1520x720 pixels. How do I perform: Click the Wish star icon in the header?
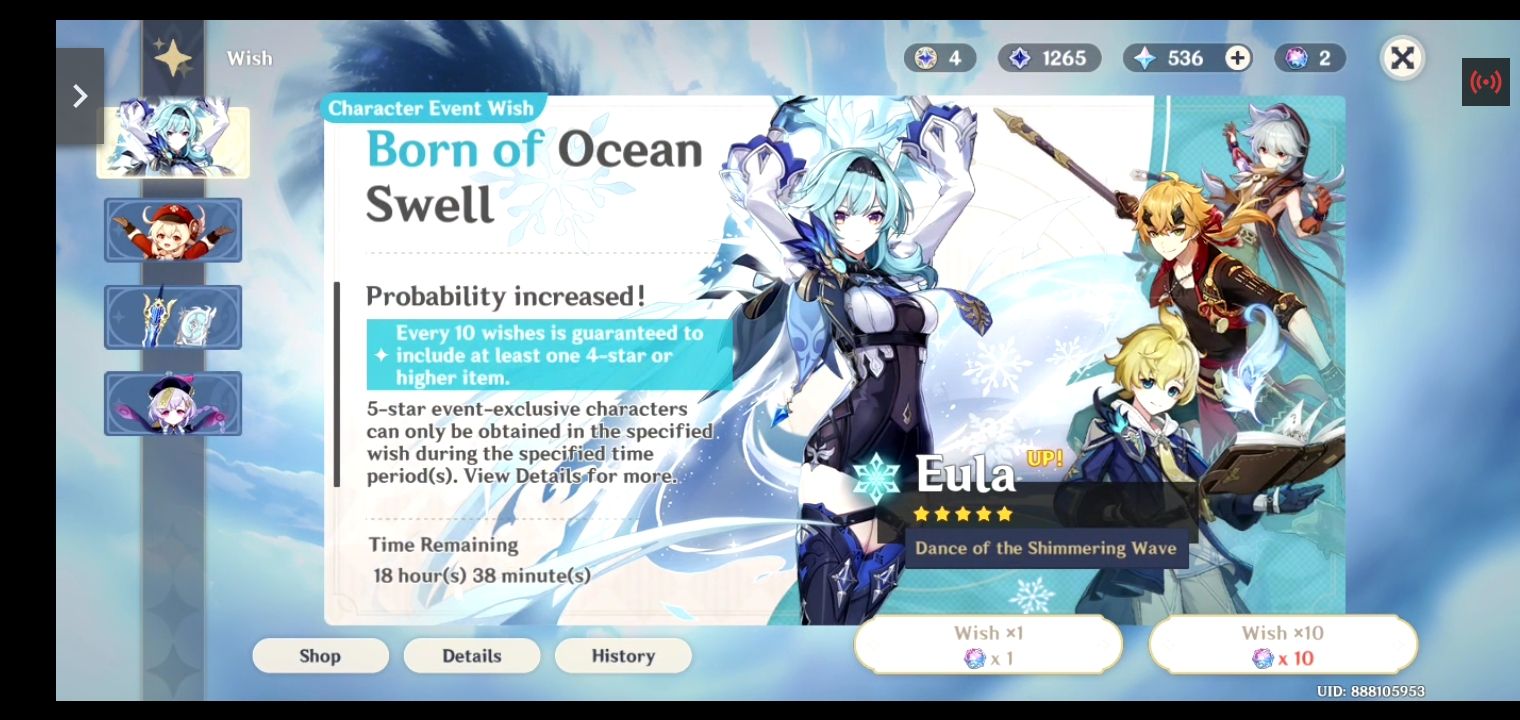172,58
